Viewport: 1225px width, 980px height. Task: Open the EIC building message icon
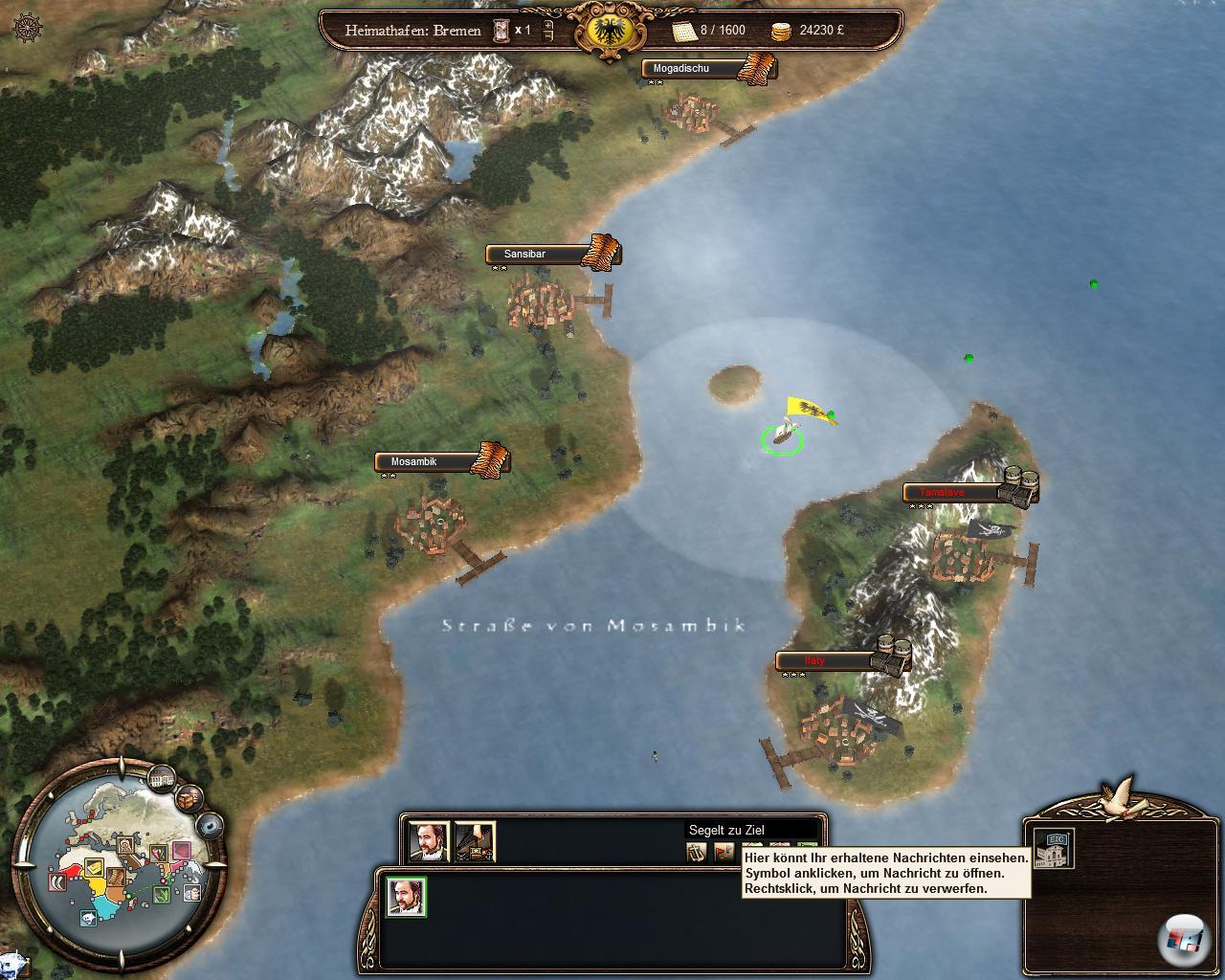tap(1055, 848)
